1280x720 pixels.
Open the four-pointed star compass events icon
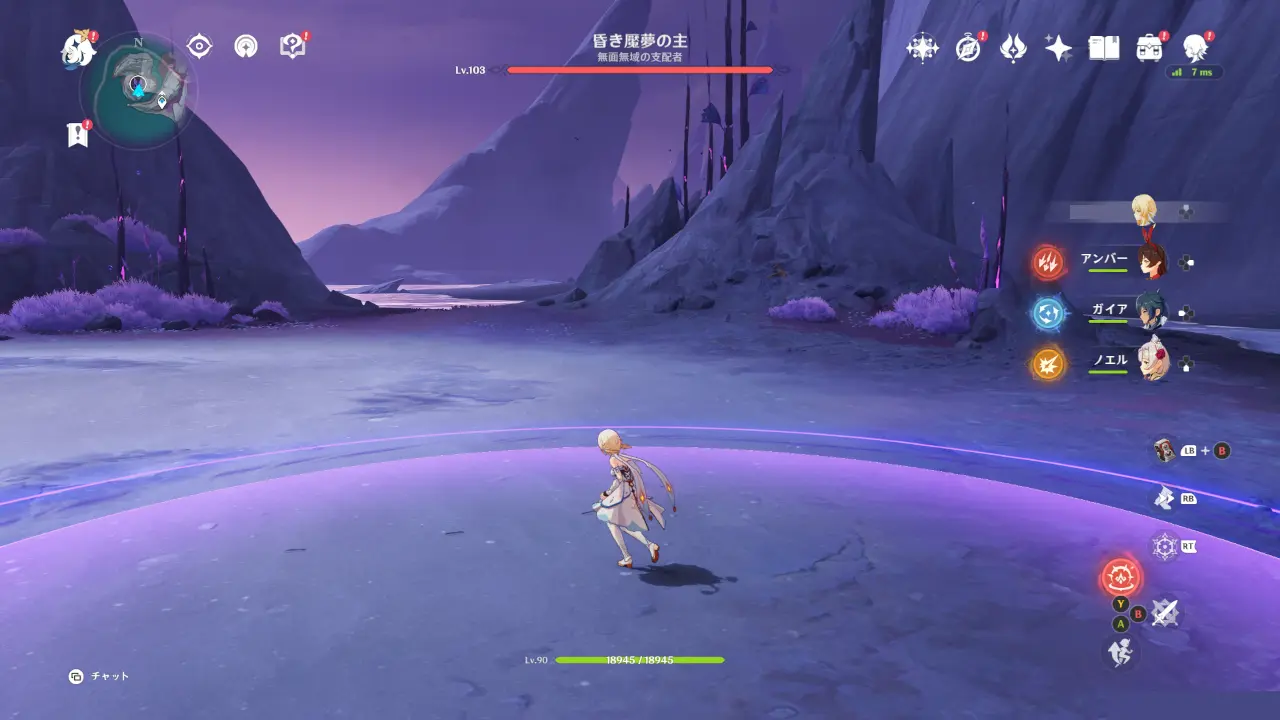point(922,48)
